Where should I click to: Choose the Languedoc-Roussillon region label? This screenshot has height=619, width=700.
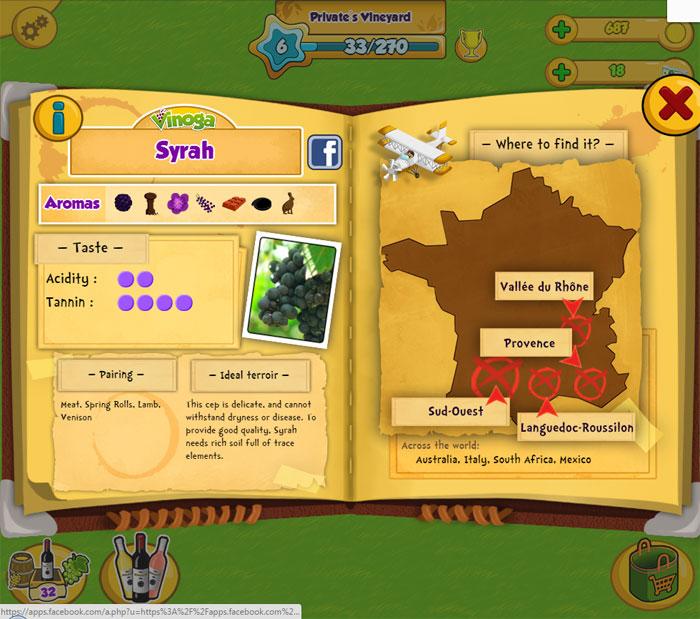click(576, 428)
